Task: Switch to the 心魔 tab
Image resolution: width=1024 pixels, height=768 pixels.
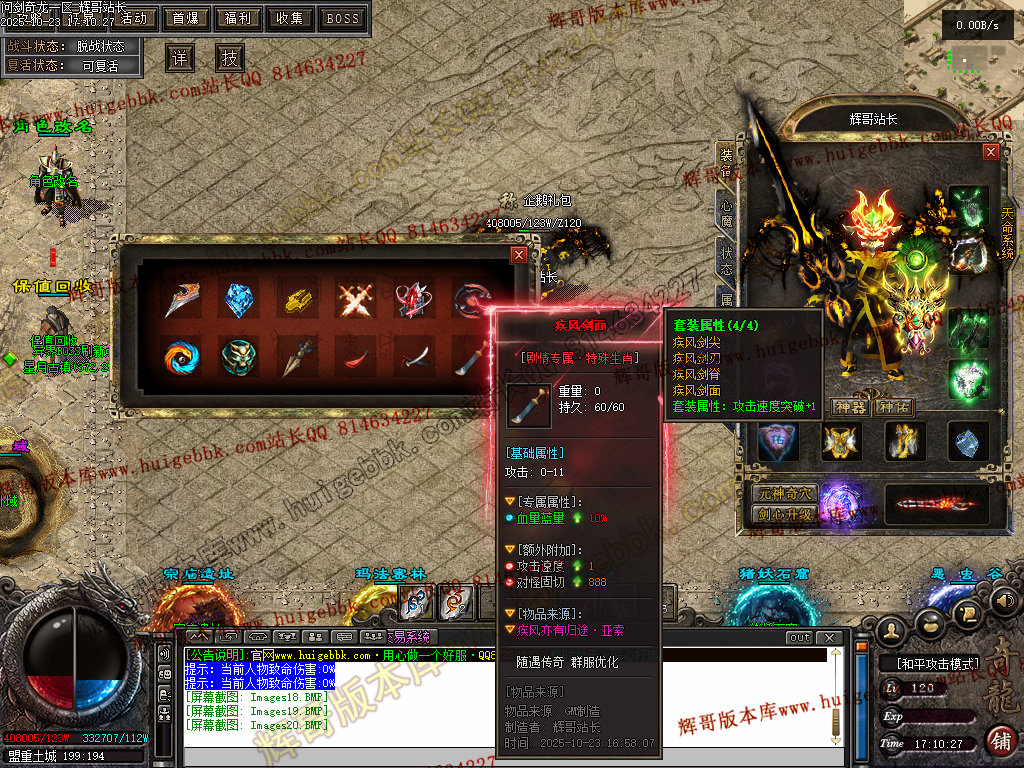Action: point(726,213)
